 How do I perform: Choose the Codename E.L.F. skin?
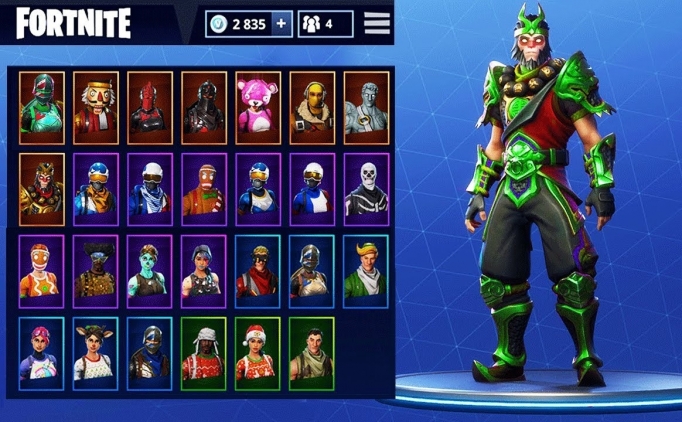point(366,271)
